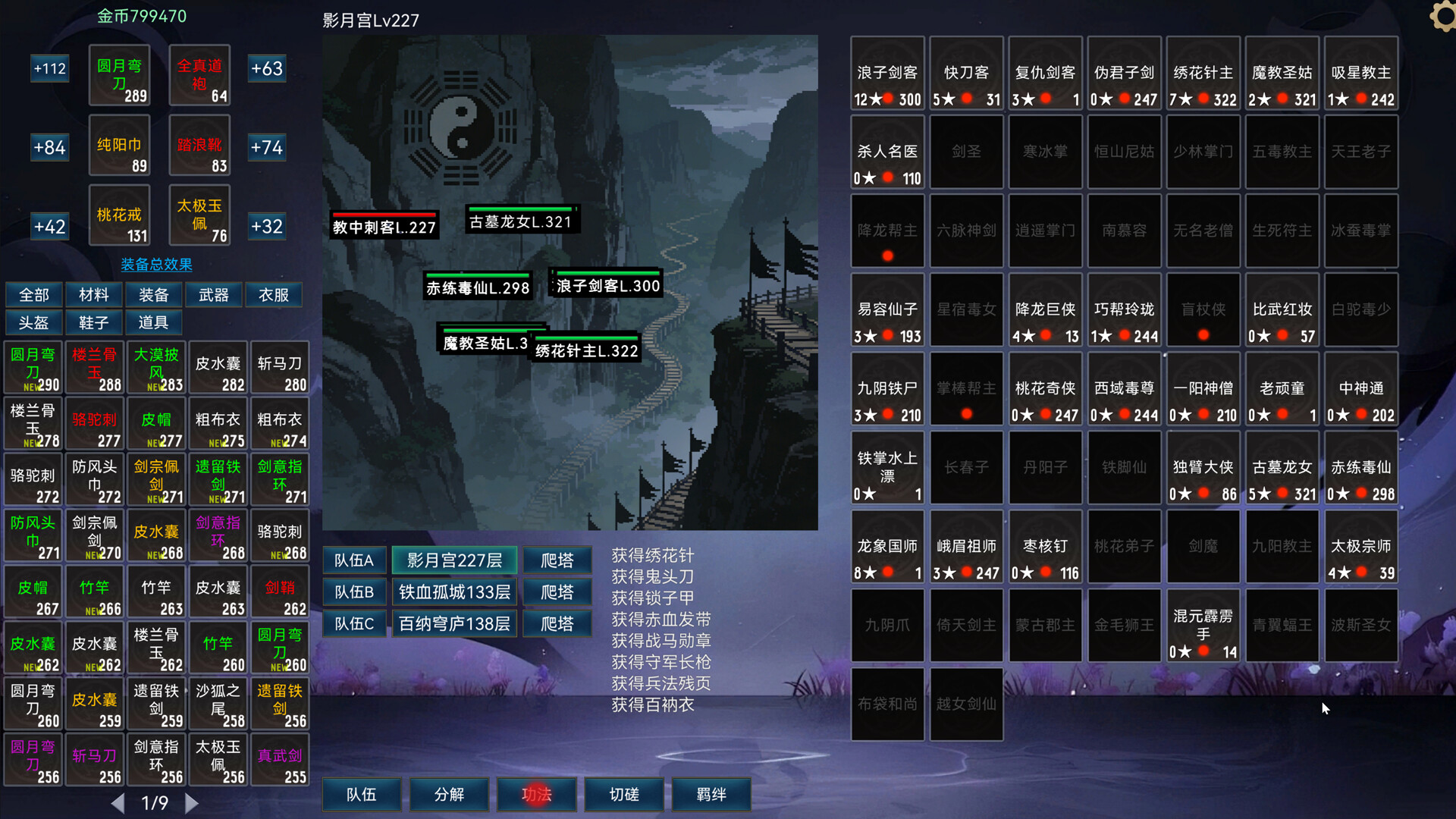Switch to the 队伍B team tab

point(354,591)
